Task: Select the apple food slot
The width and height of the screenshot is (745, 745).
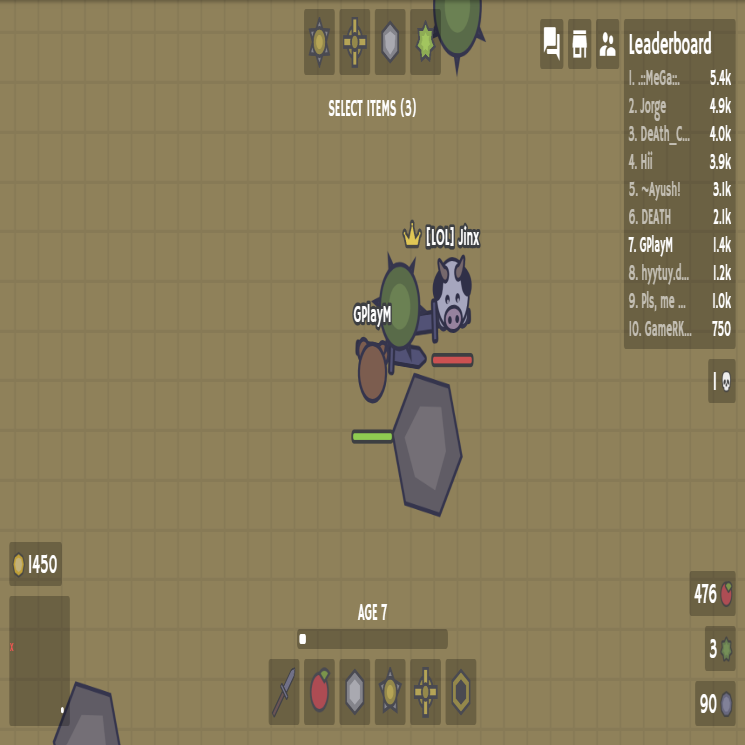Action: click(320, 691)
